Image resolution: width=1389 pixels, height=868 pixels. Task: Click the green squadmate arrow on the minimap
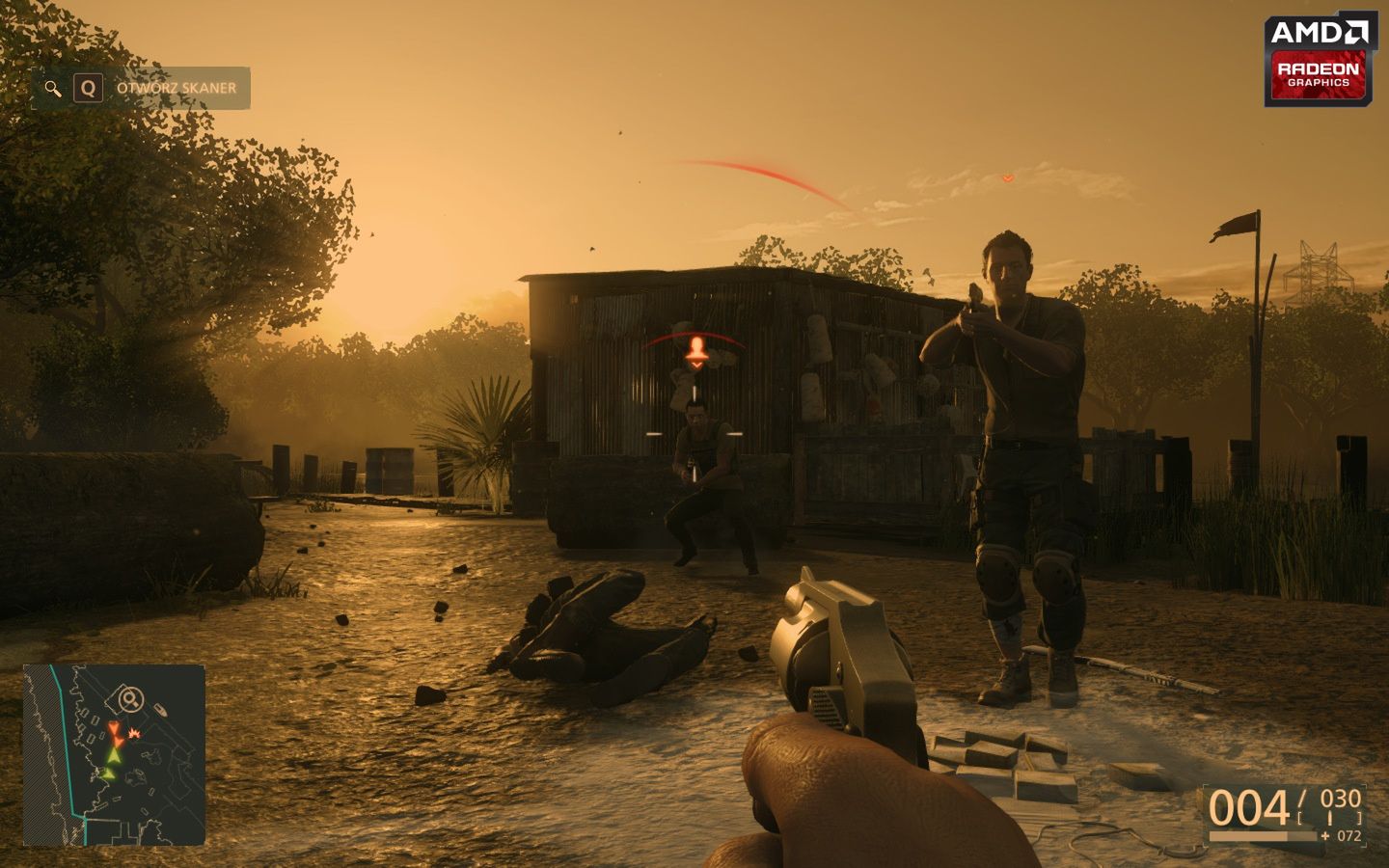coord(114,756)
